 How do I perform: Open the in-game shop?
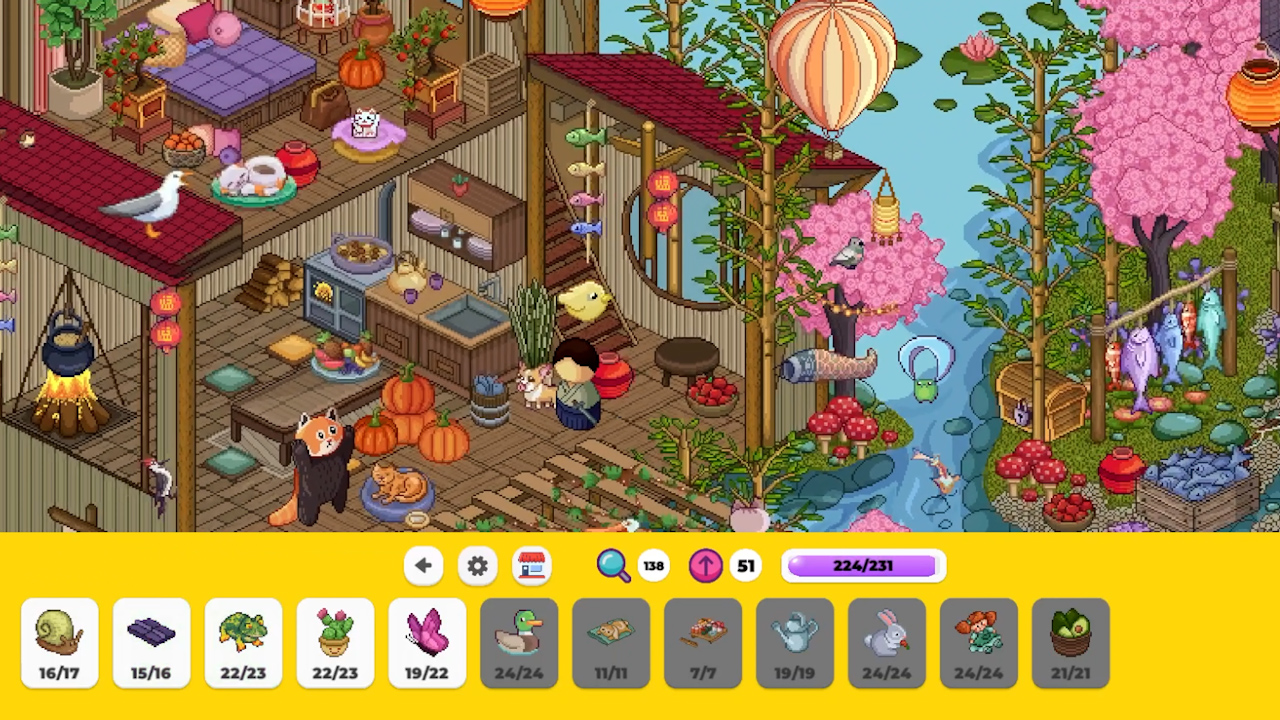(531, 566)
